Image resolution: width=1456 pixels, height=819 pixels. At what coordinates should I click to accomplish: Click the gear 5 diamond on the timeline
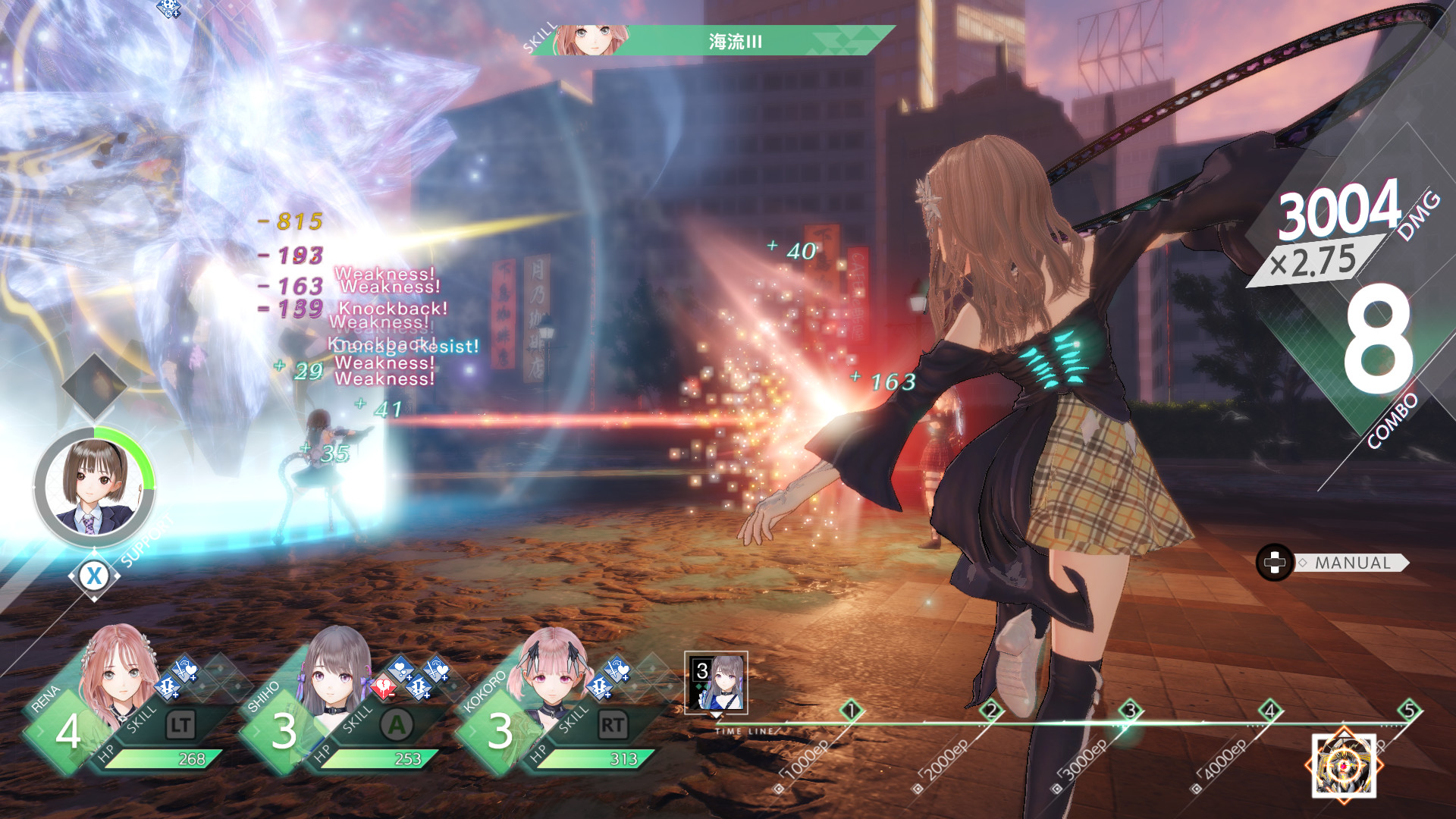(1409, 711)
